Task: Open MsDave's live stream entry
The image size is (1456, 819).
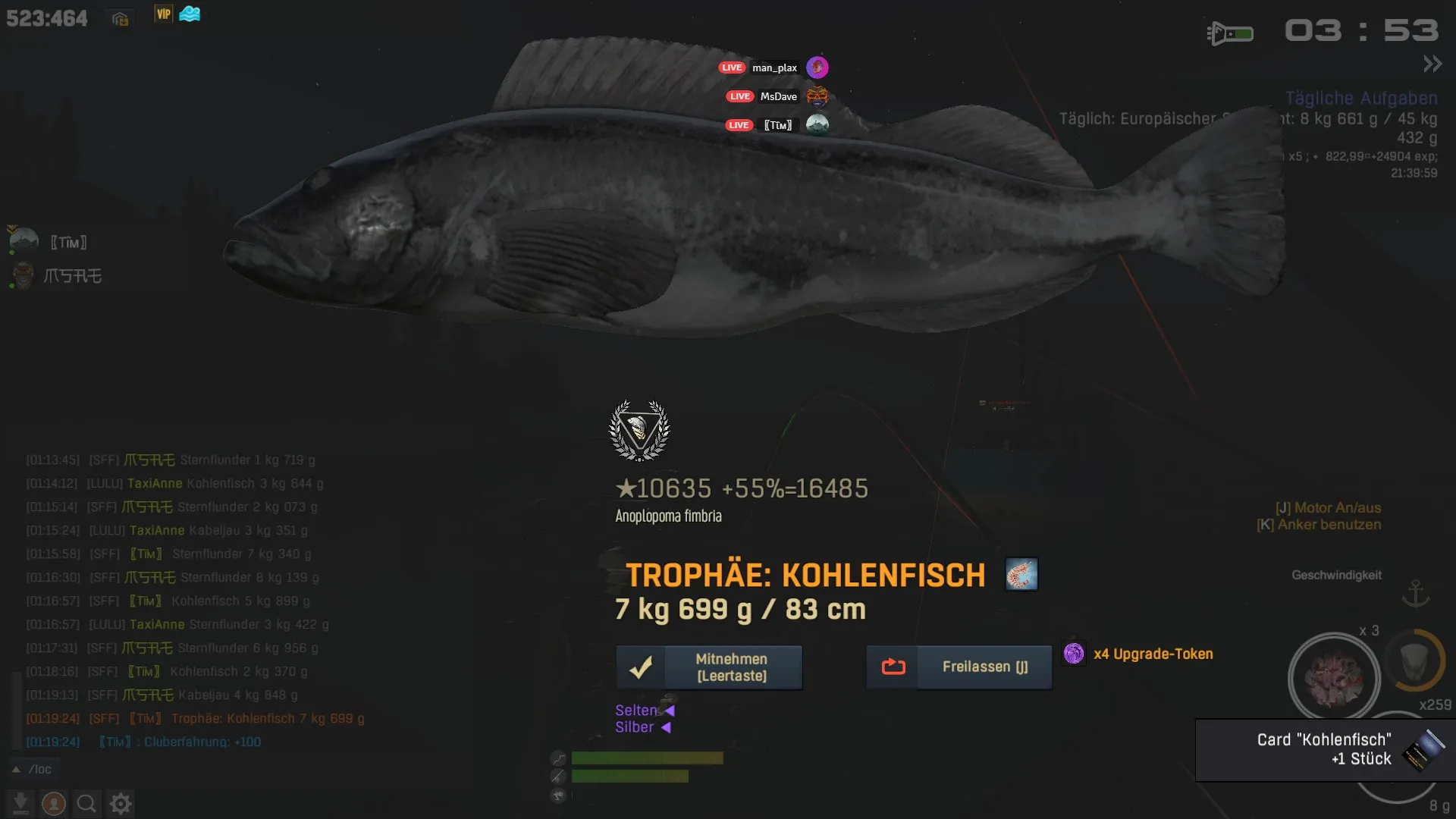Action: pos(777,96)
